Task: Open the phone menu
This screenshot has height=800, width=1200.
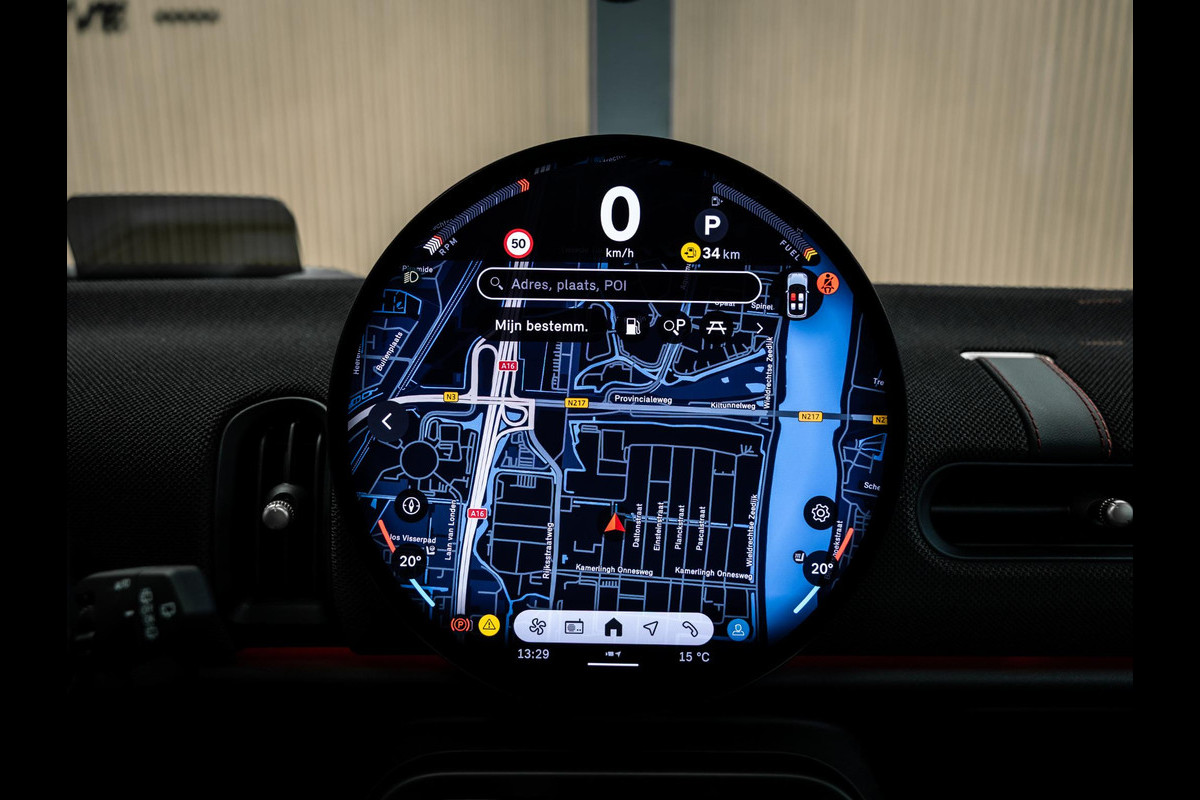Action: (689, 628)
